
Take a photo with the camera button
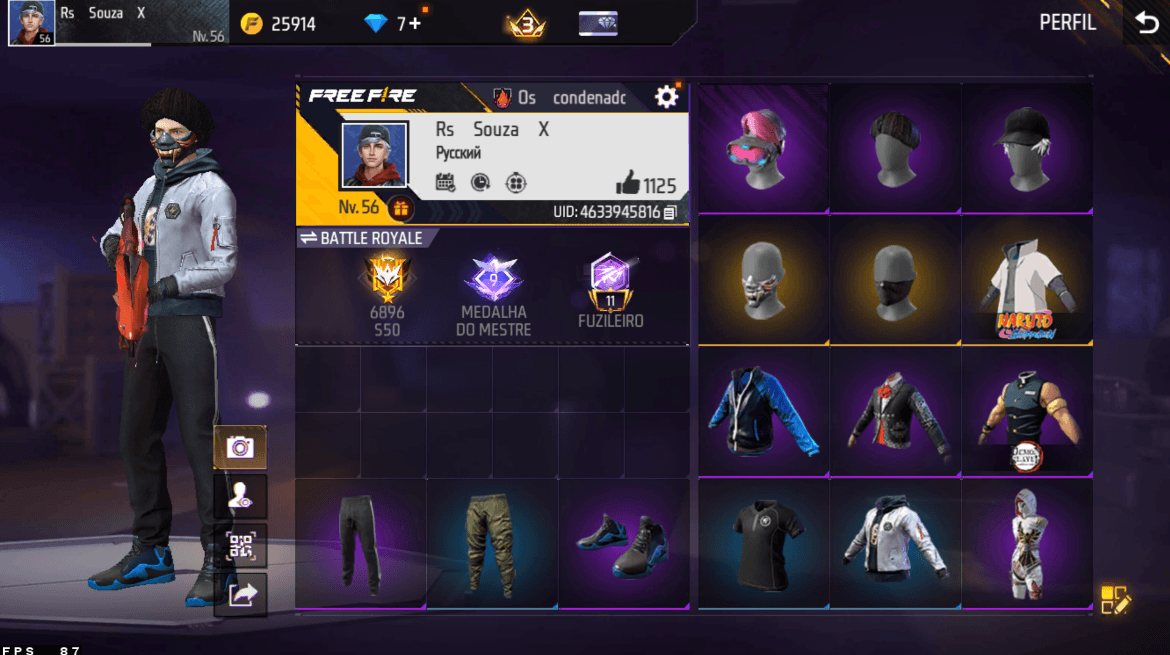(240, 447)
